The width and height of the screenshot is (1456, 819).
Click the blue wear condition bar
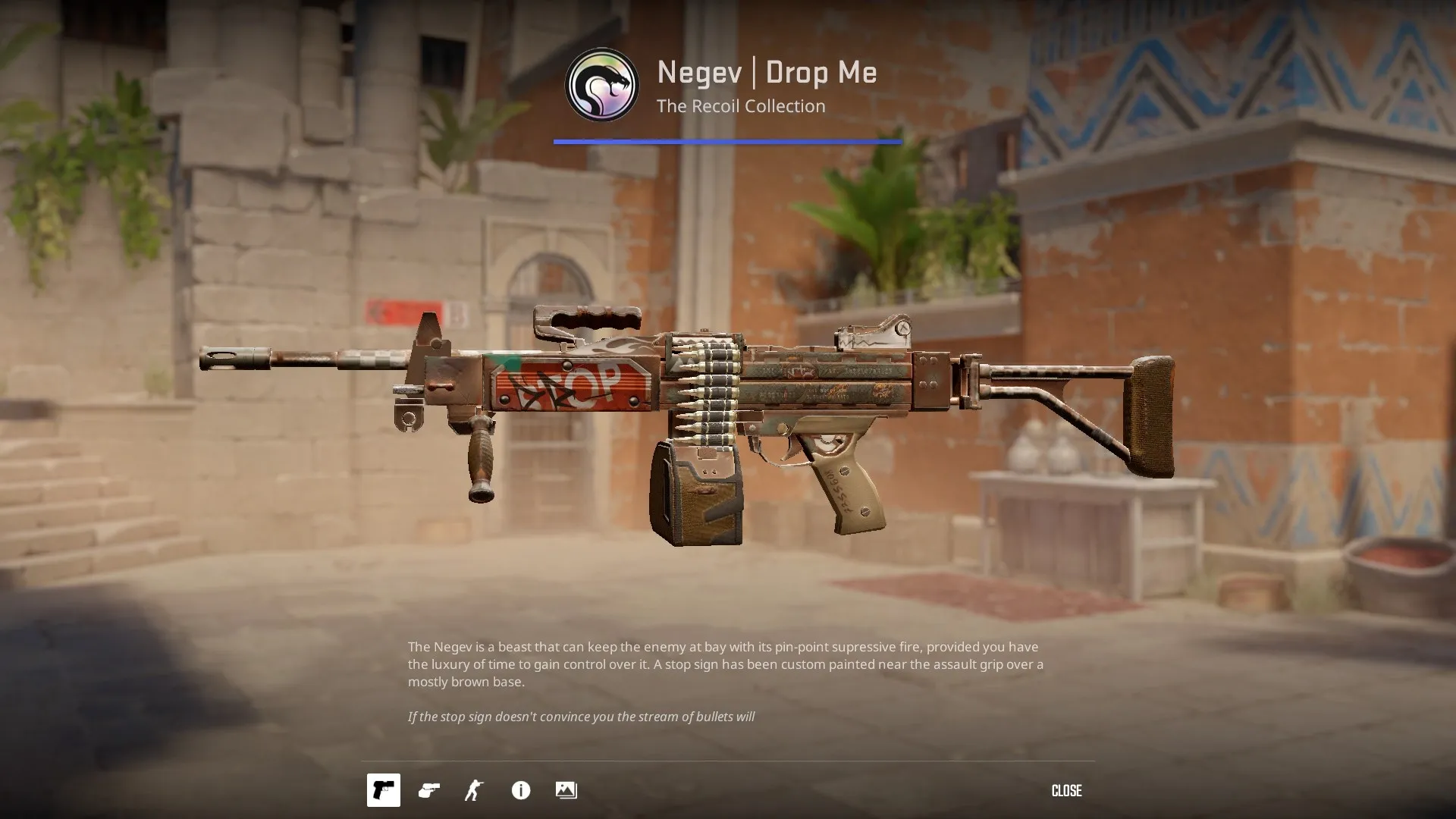726,140
